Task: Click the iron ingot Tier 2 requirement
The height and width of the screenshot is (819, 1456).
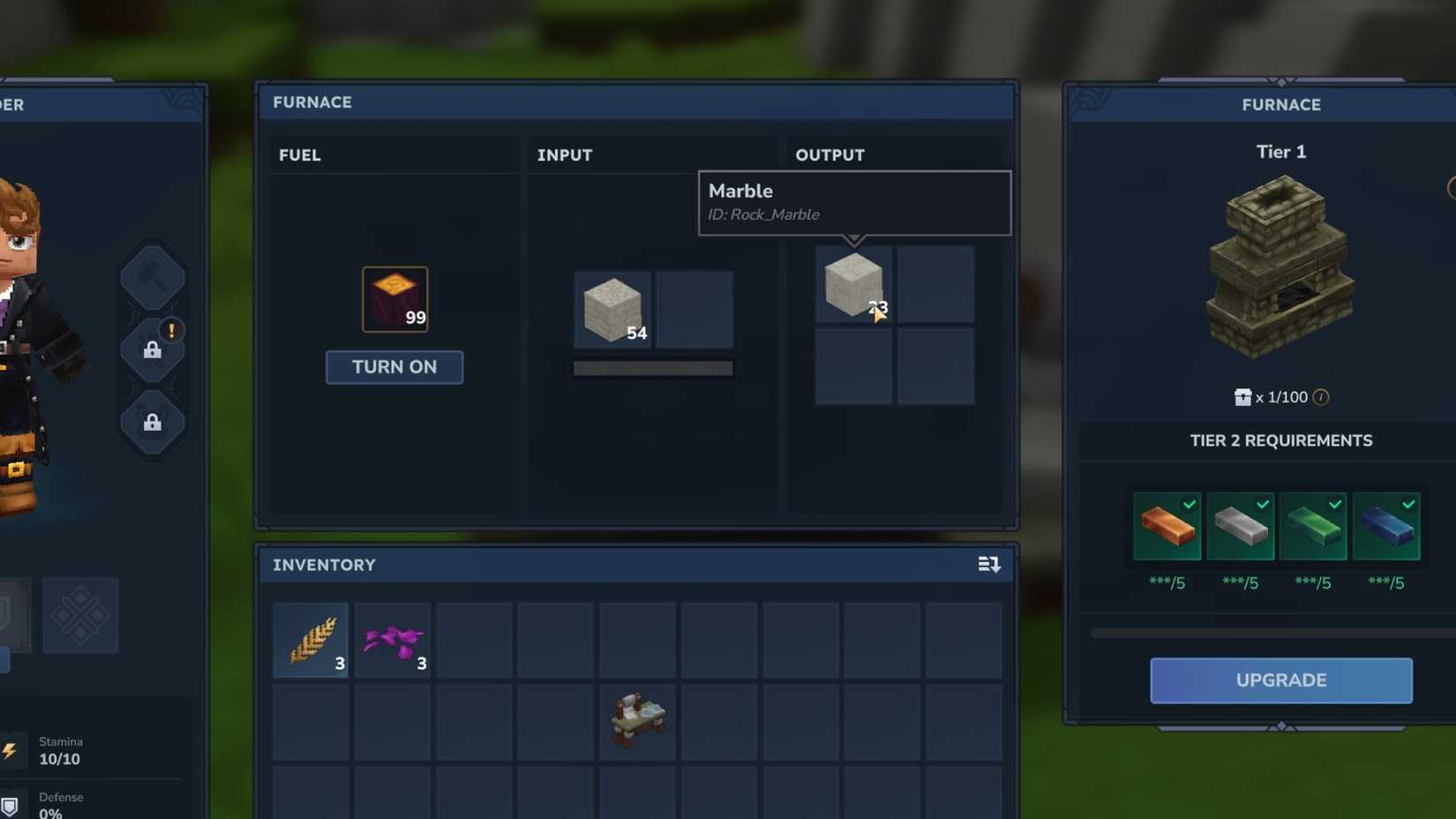Action: (x=1241, y=527)
